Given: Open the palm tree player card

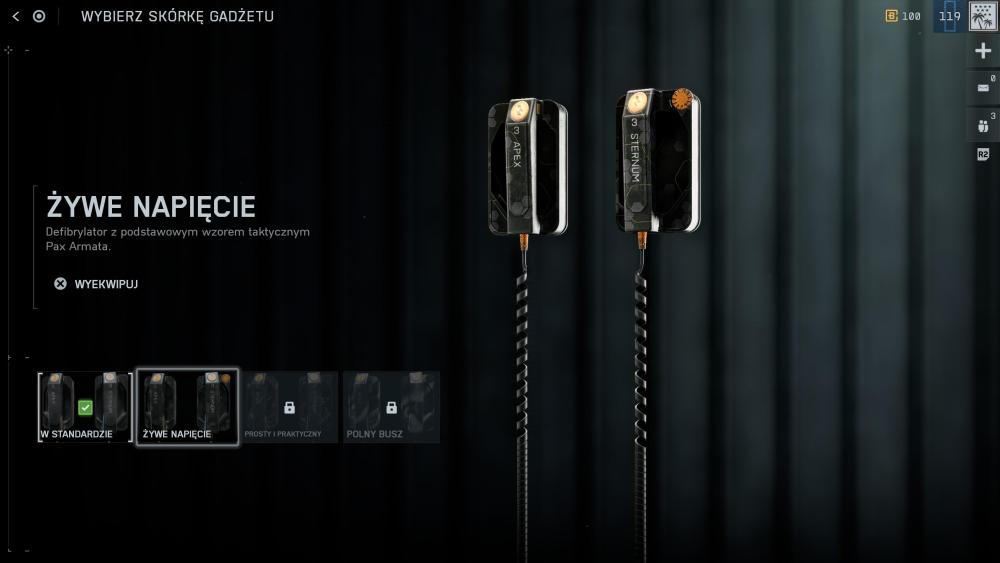Looking at the screenshot, I should (x=983, y=16).
